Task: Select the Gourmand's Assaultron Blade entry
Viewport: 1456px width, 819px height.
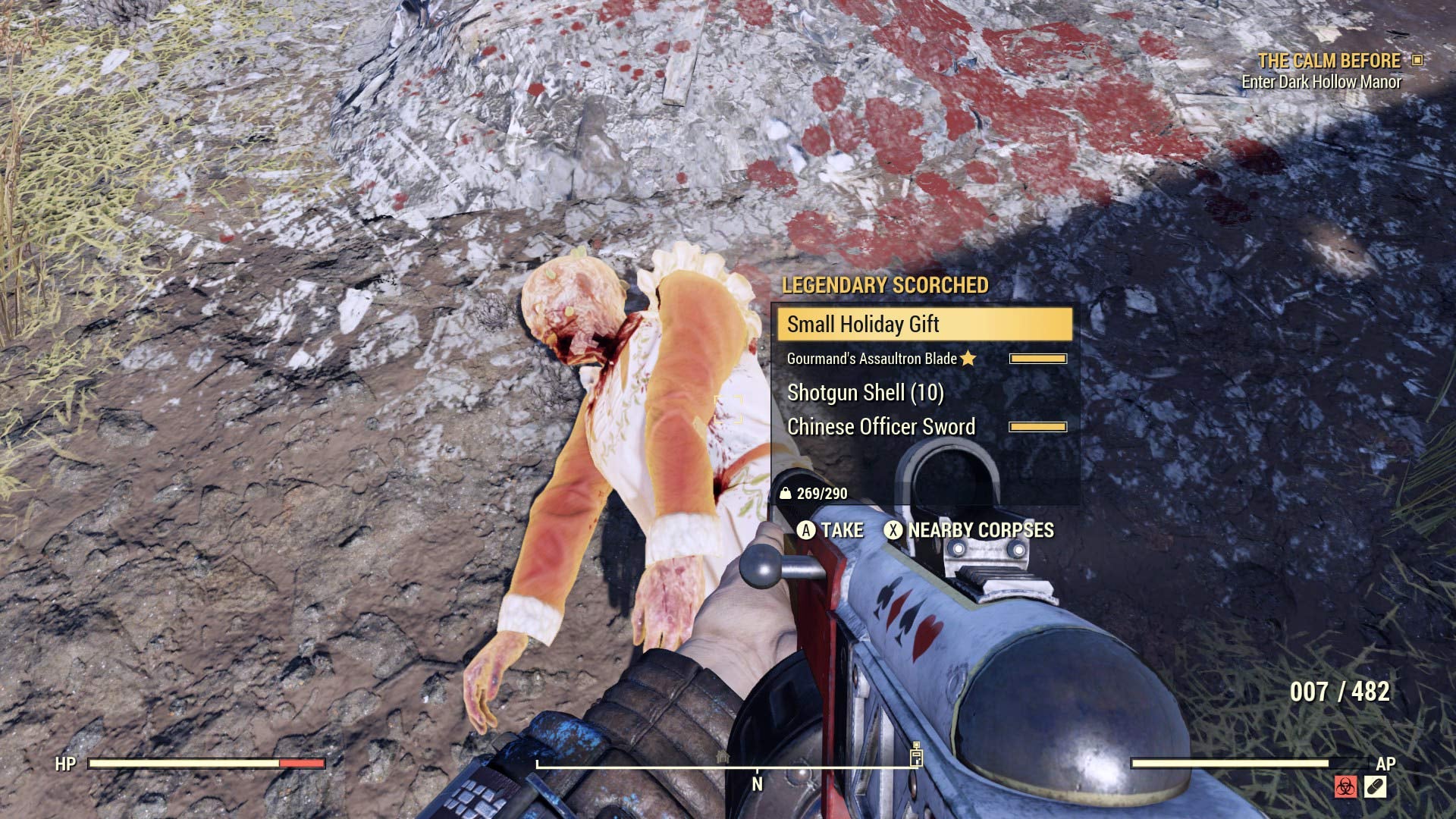Action: point(871,359)
